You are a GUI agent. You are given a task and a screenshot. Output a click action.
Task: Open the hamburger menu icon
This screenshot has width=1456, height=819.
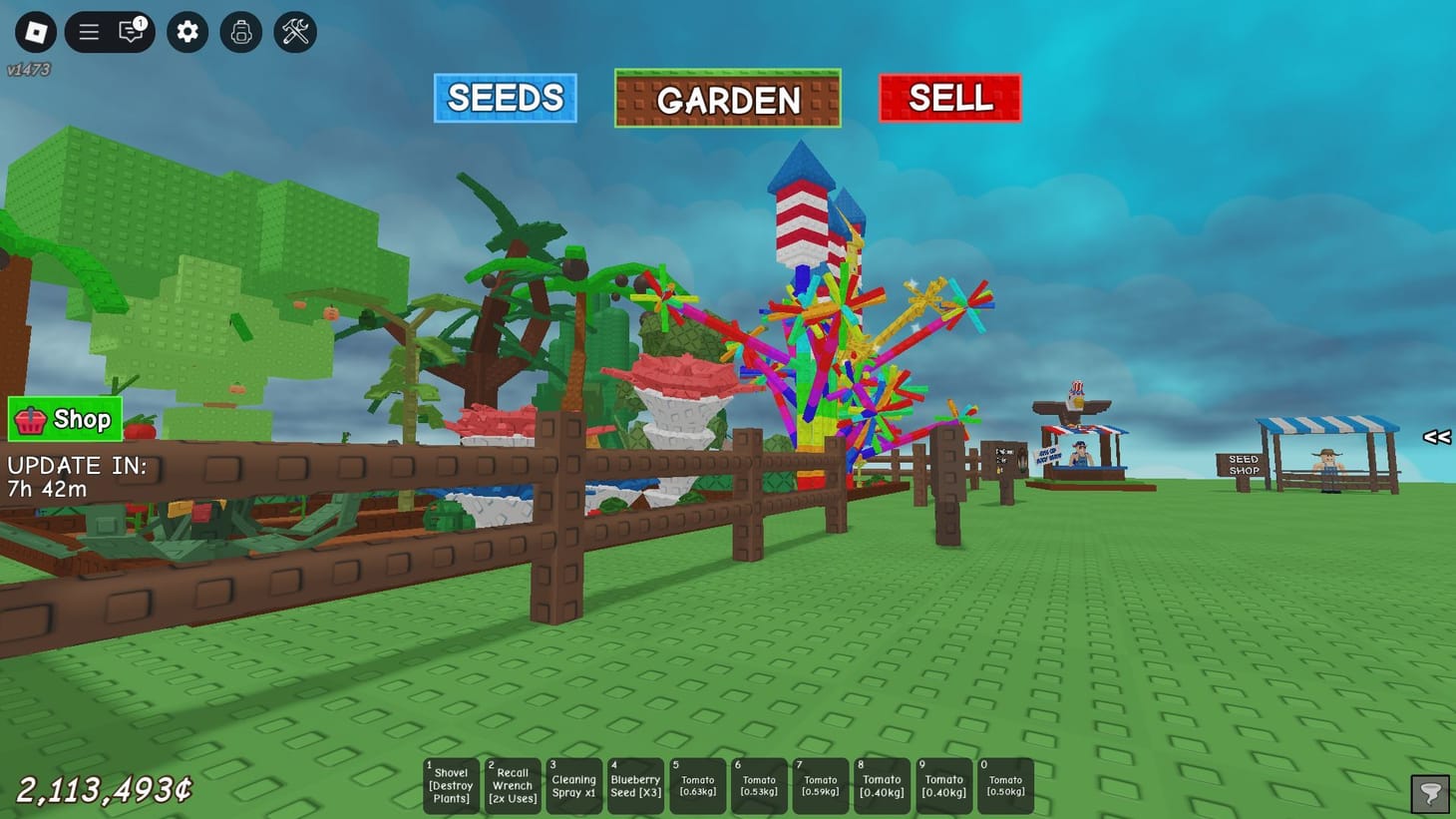[88, 31]
